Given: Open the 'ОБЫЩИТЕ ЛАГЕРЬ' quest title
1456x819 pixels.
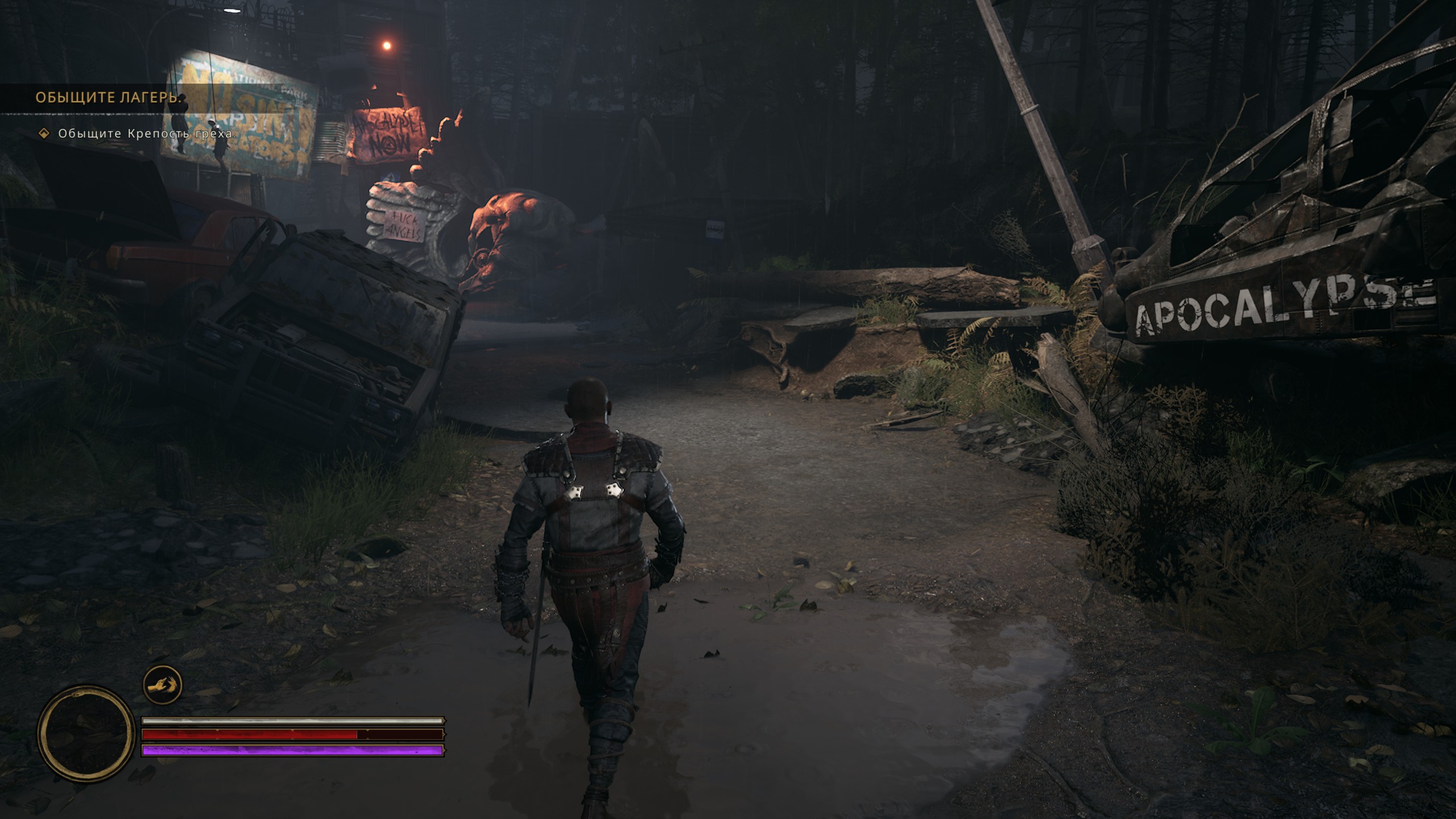Looking at the screenshot, I should click(x=108, y=98).
